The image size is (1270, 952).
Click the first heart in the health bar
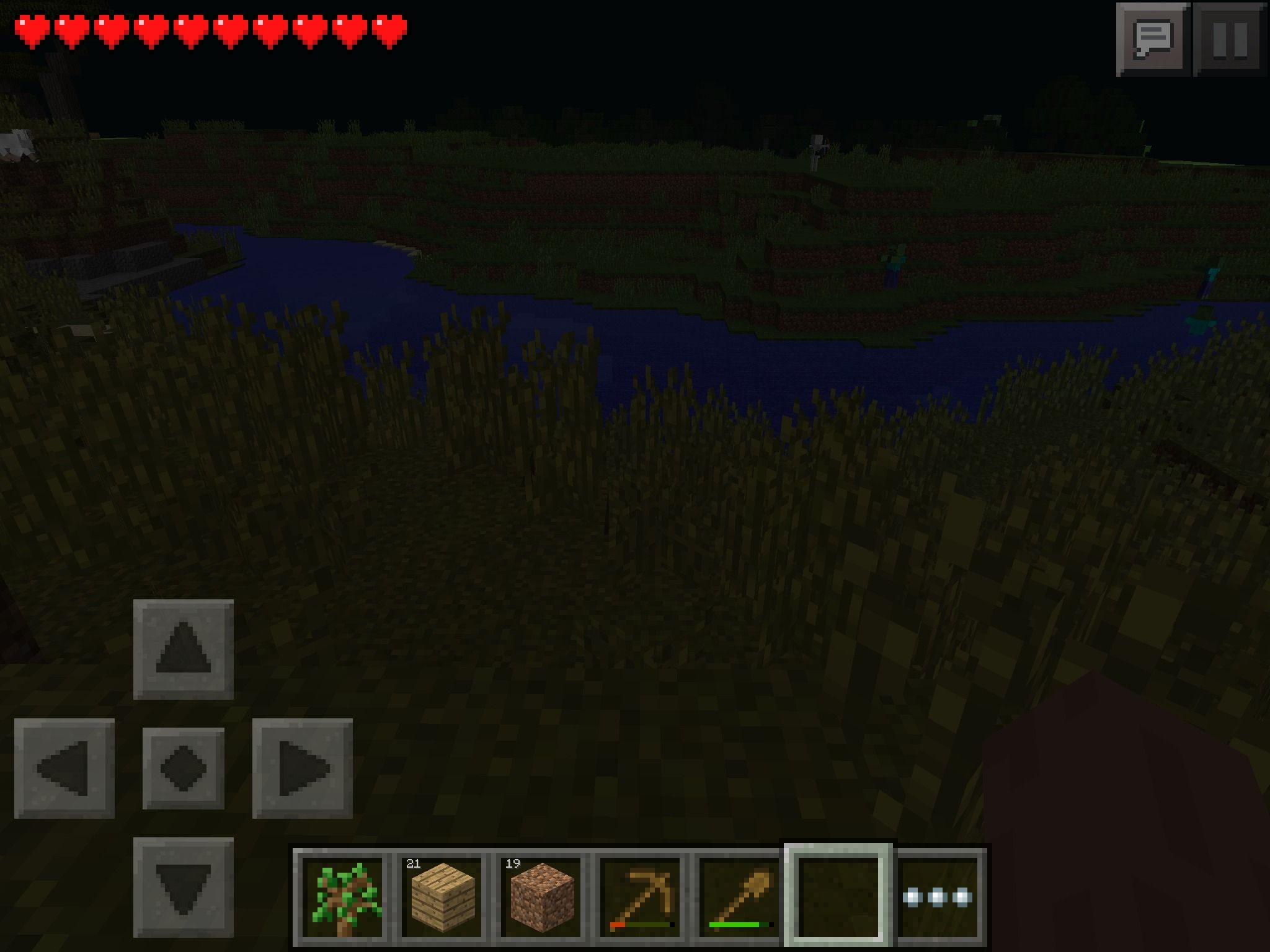click(30, 29)
